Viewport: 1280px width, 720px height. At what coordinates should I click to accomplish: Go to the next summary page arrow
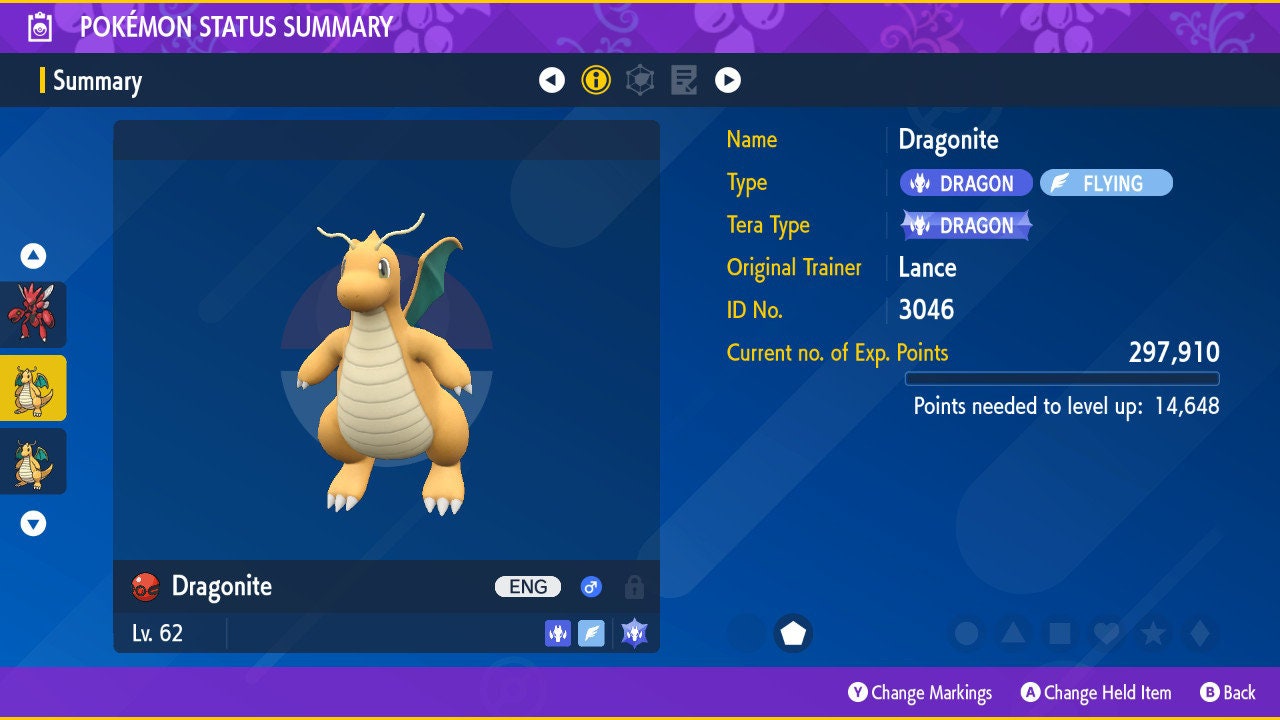[x=728, y=80]
